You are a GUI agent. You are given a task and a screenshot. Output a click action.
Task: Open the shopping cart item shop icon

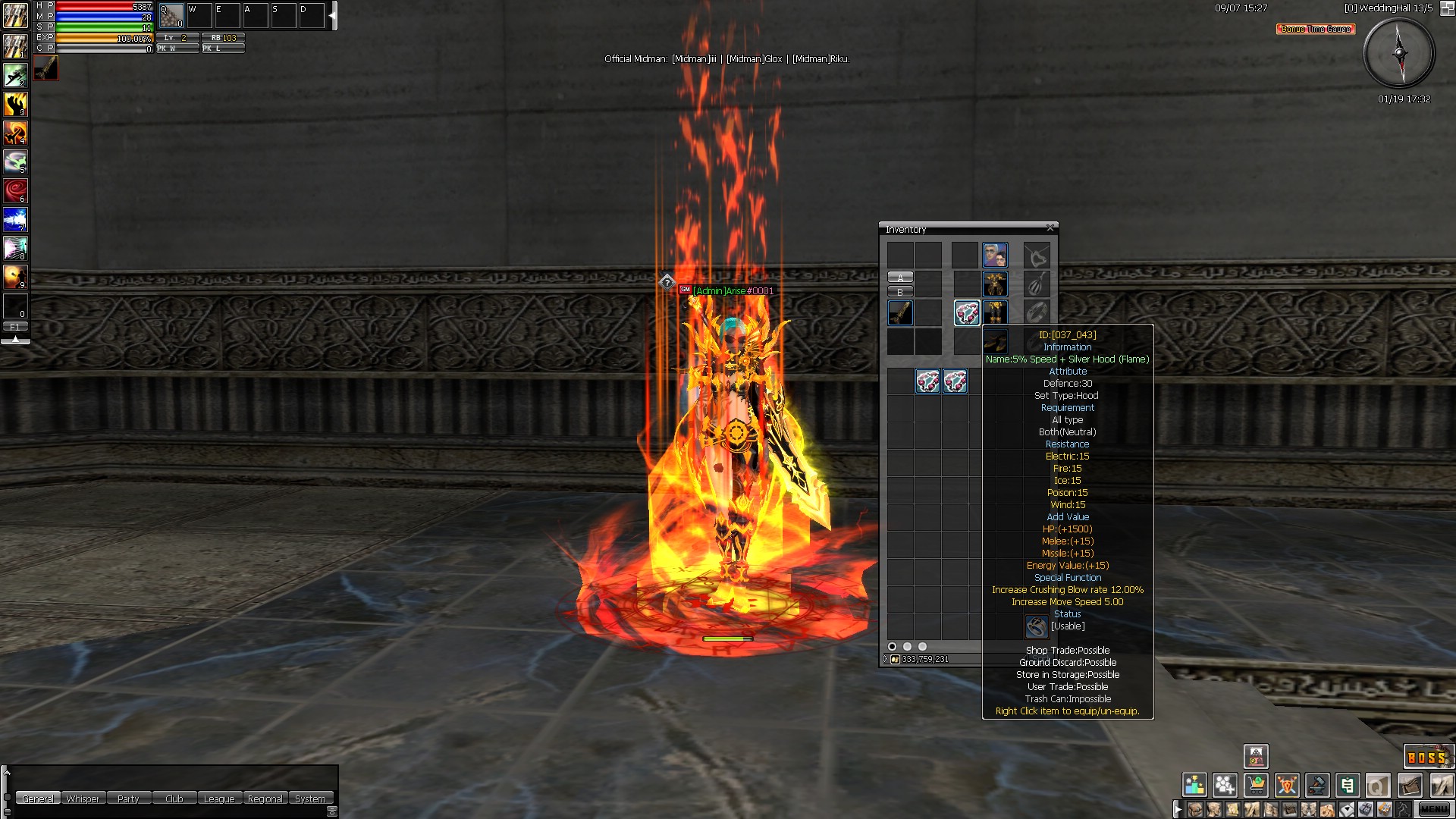pyautogui.click(x=1257, y=785)
